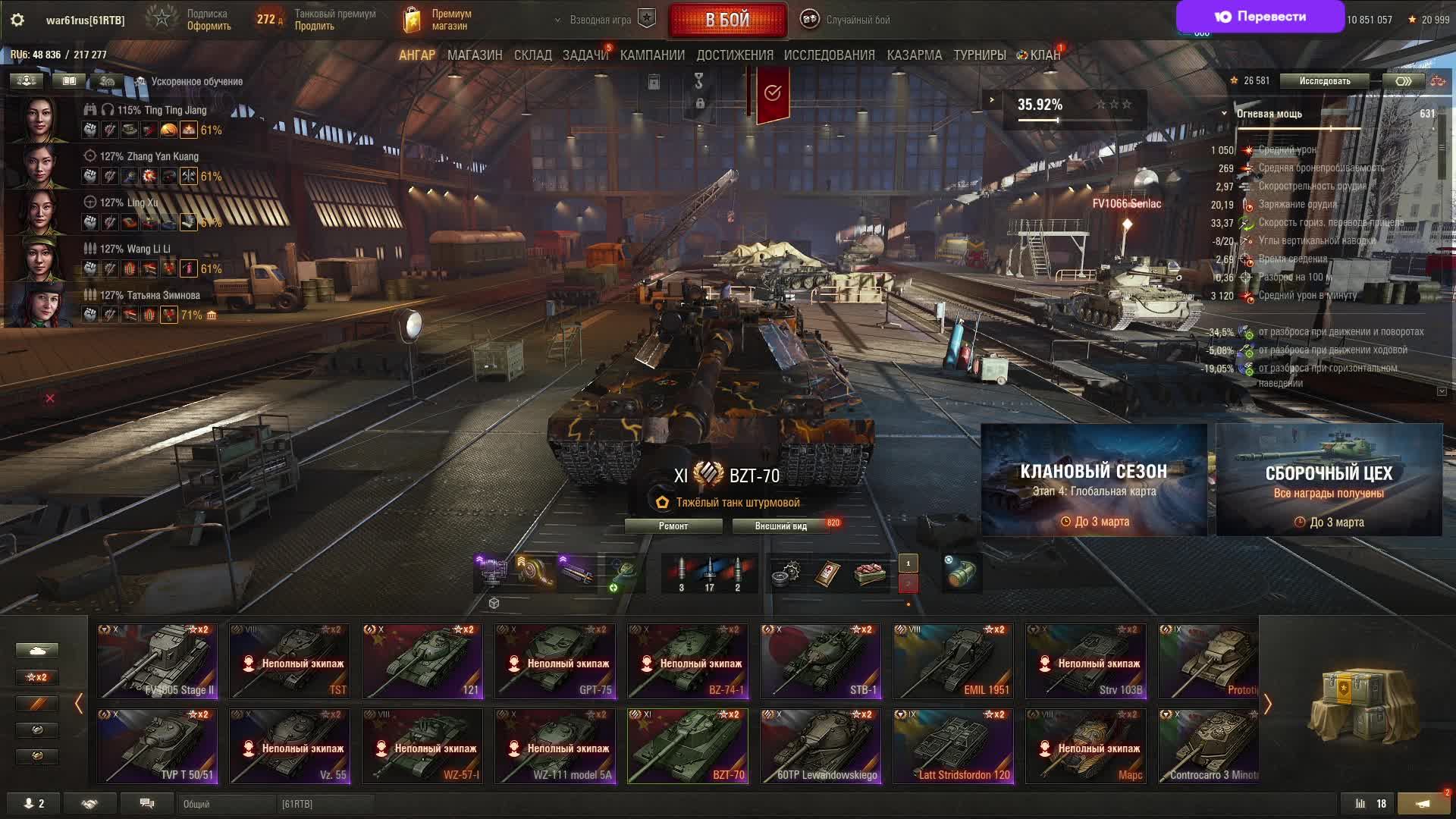Select the 60TP Lewandowskiego tank

pyautogui.click(x=821, y=746)
